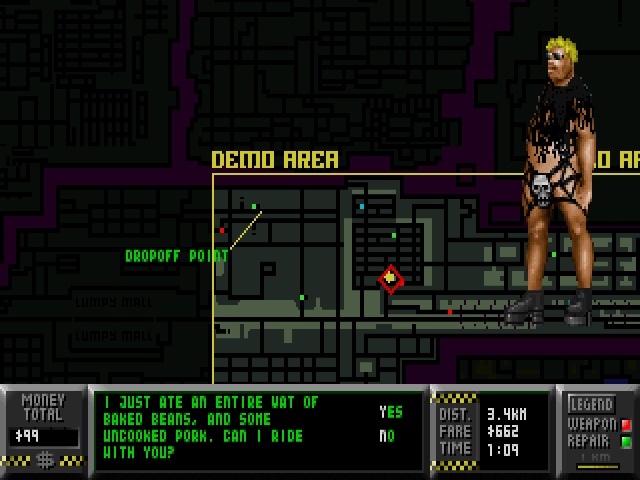Answer Yes to the passenger's ride request
640x480 pixels.
tap(390, 412)
